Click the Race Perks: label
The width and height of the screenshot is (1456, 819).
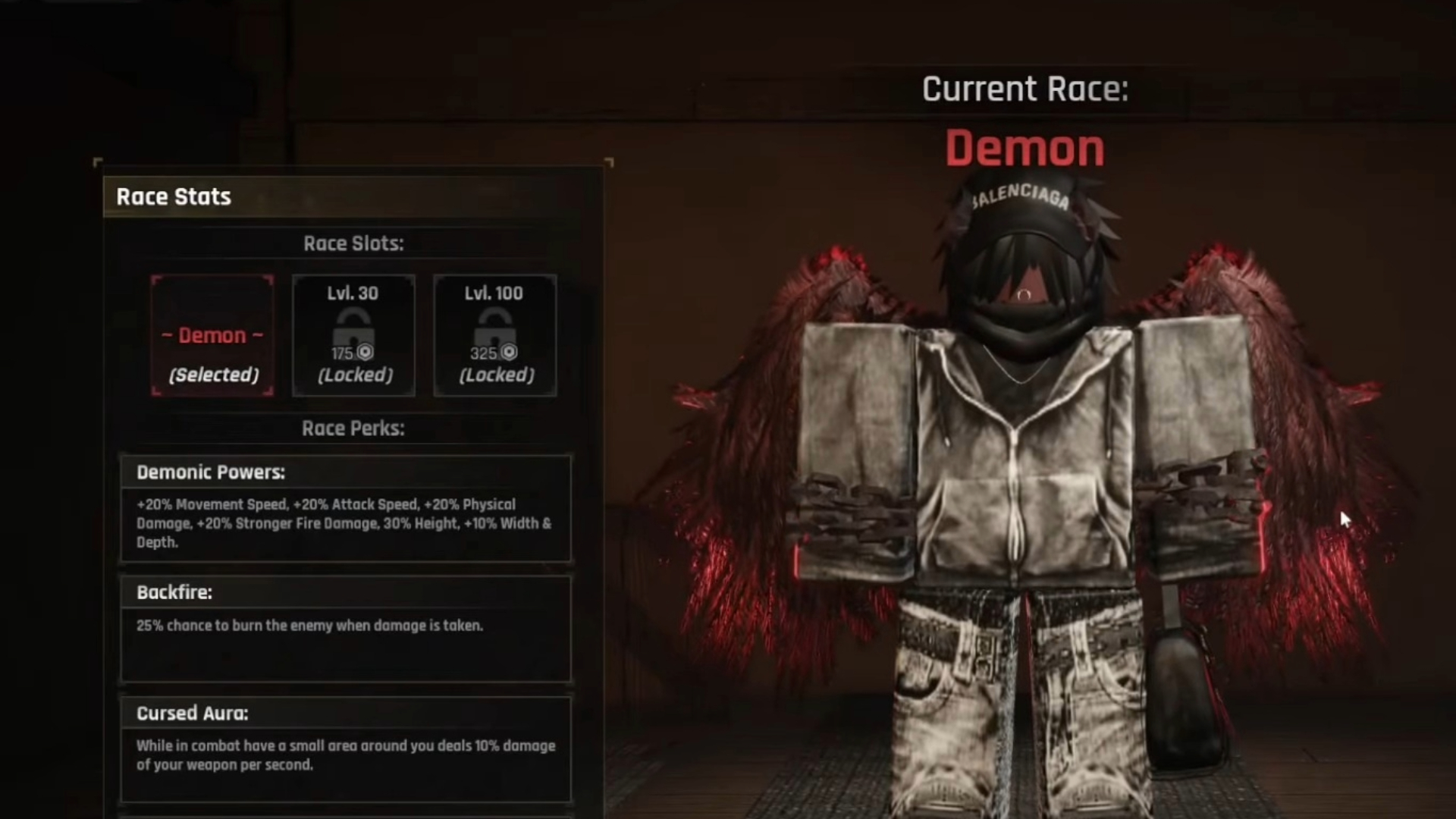point(354,428)
